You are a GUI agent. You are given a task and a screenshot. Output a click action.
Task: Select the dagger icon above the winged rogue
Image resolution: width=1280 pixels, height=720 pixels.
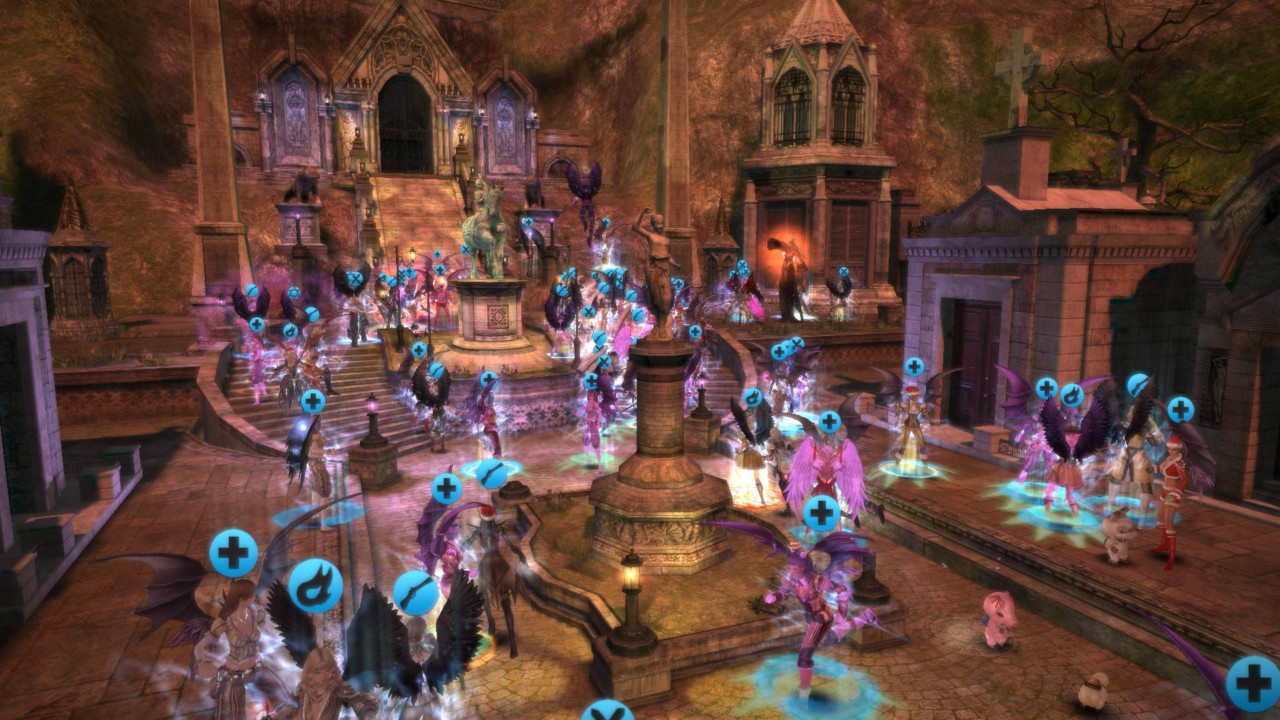(414, 592)
